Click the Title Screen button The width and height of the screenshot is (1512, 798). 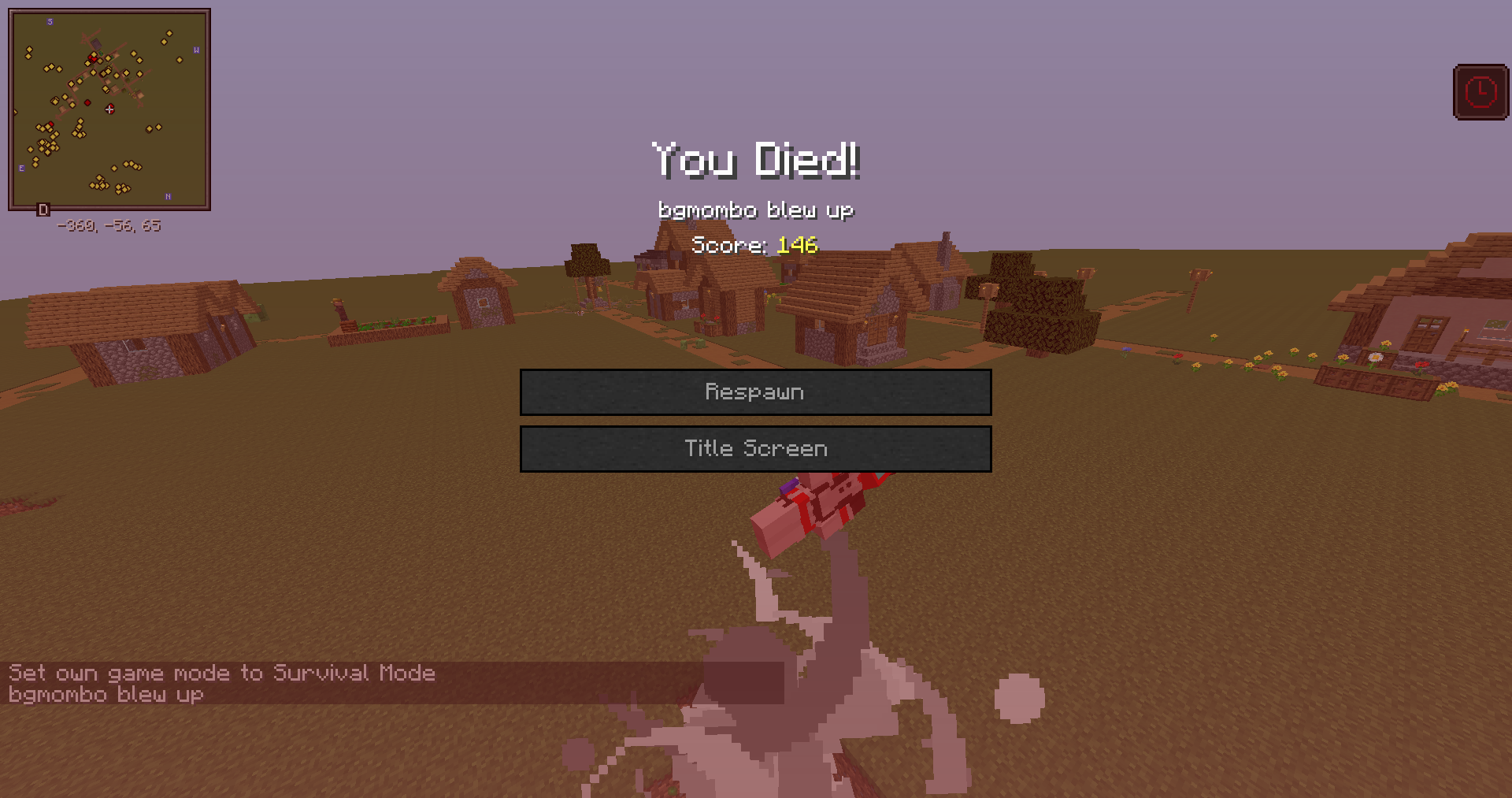(x=754, y=448)
